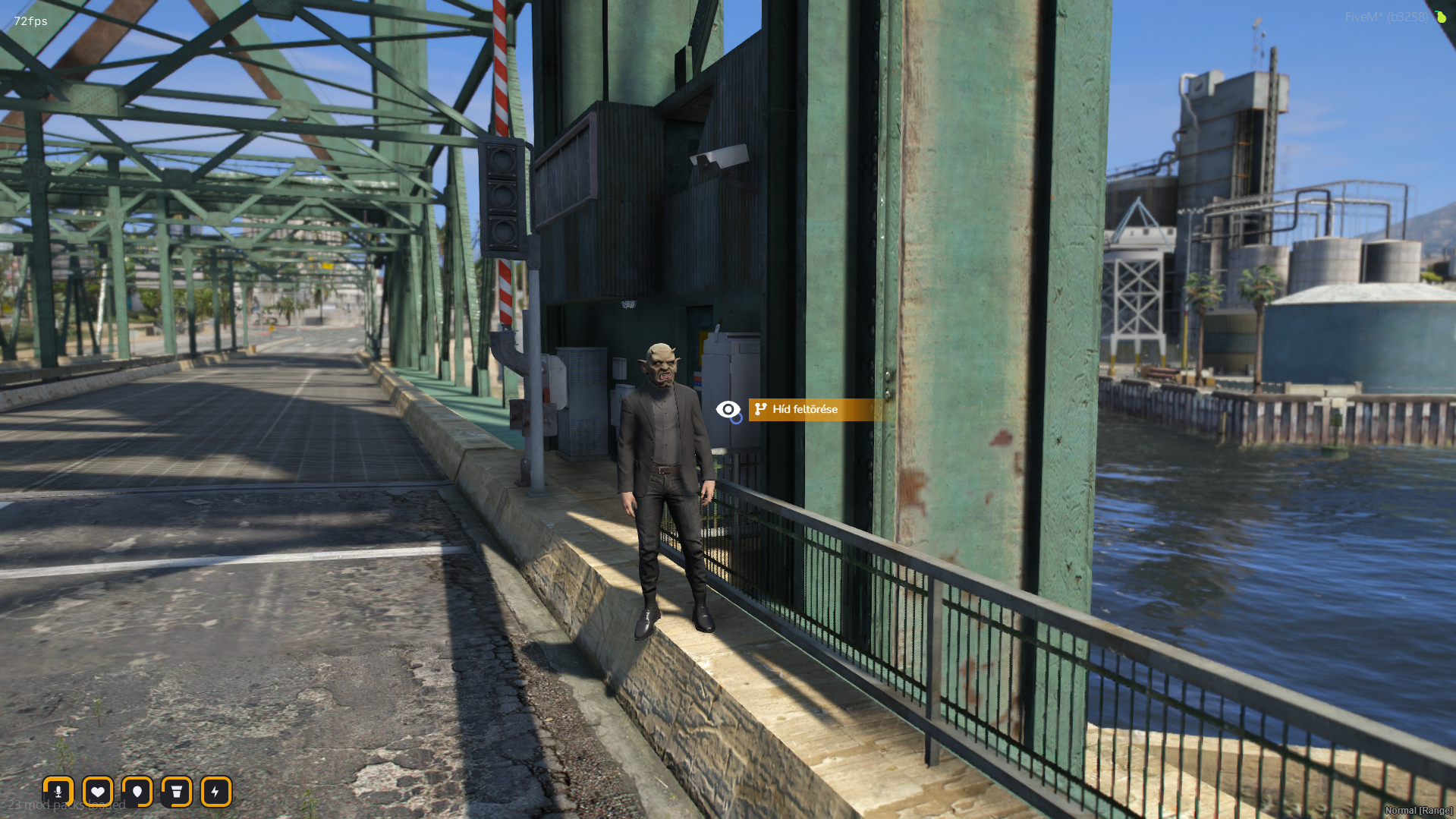Image resolution: width=1456 pixels, height=819 pixels.
Task: Select the cup-shaped hunger status icon
Action: point(177,792)
